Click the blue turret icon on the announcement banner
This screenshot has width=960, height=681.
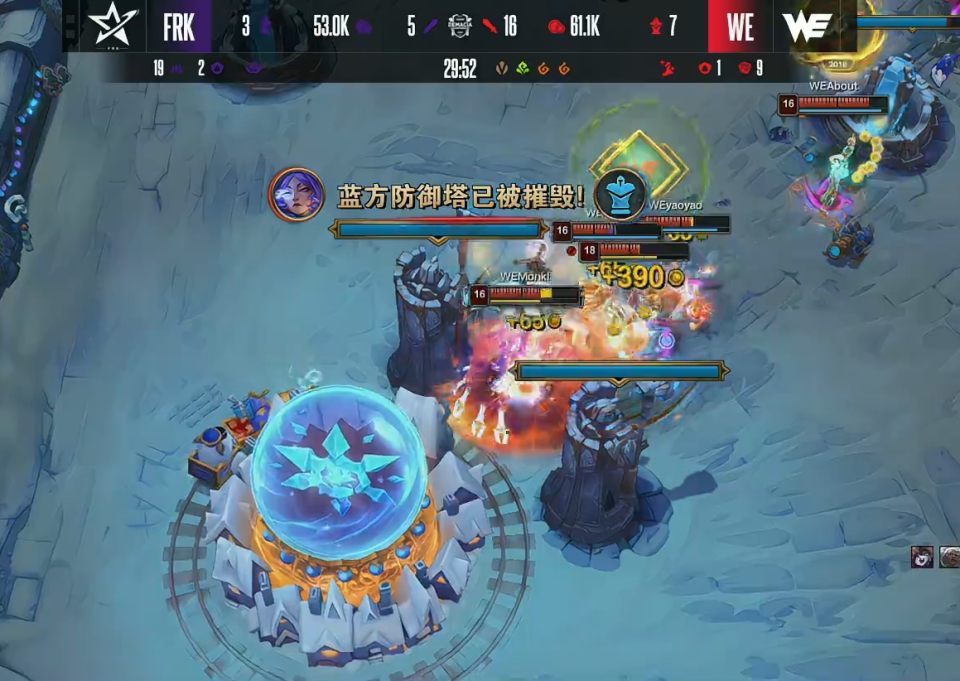(x=621, y=194)
